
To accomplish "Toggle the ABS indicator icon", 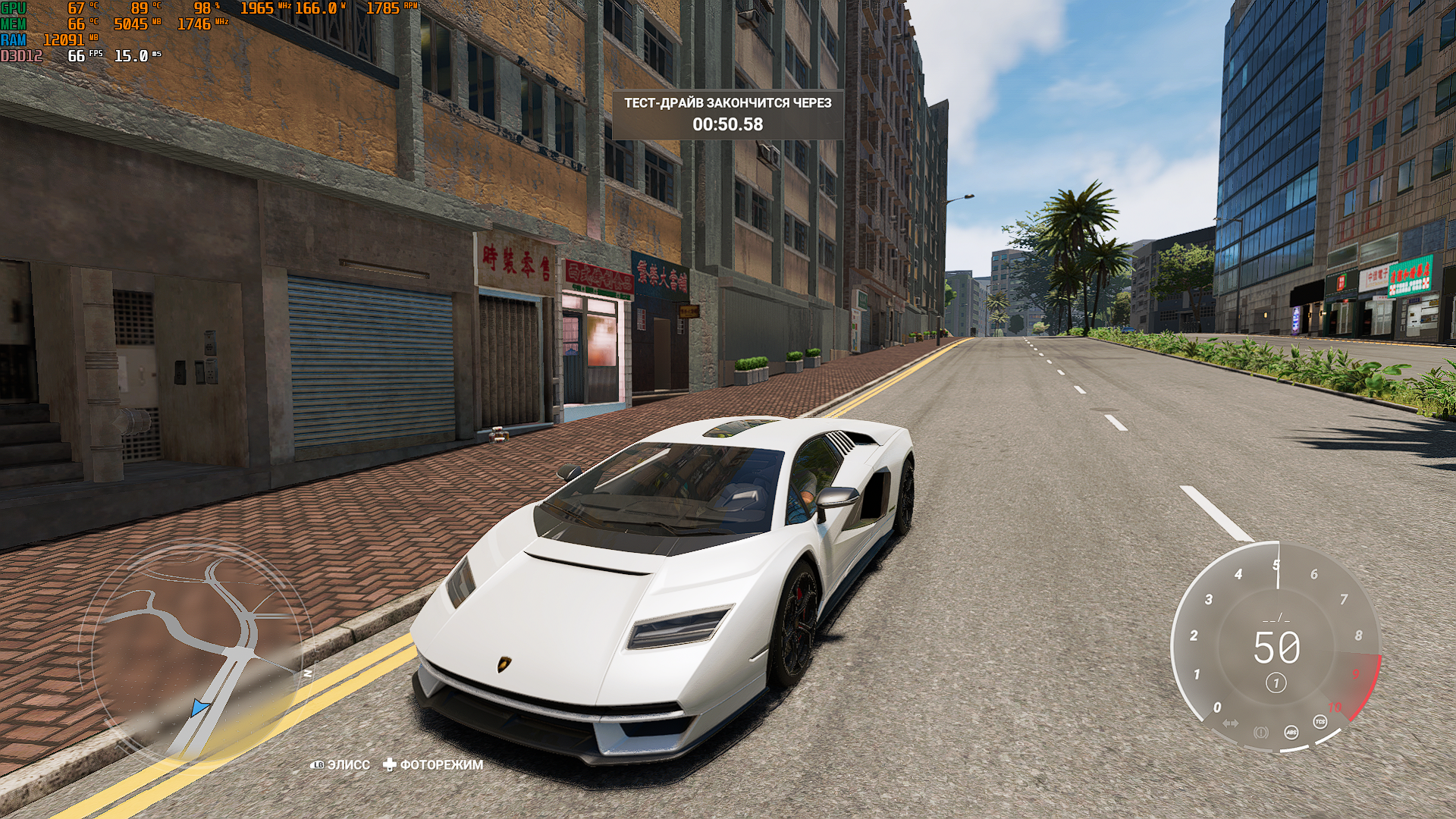I will pyautogui.click(x=1291, y=732).
